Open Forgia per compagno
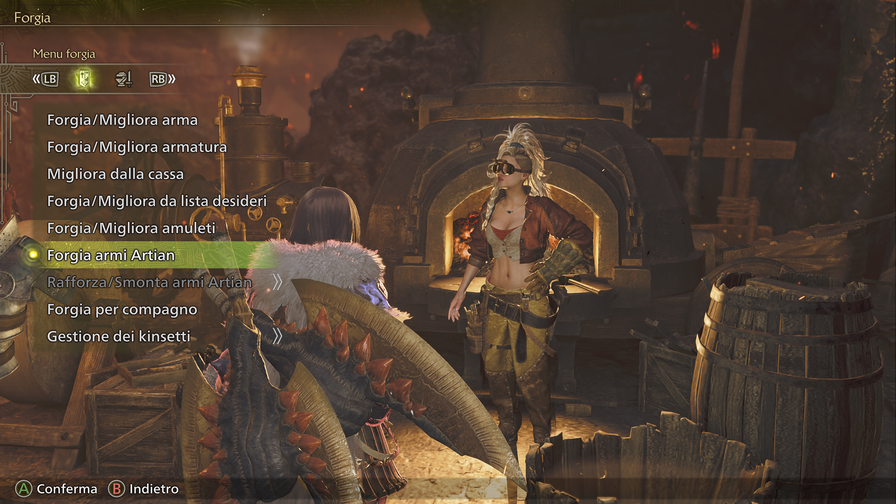The width and height of the screenshot is (896, 504). [122, 310]
